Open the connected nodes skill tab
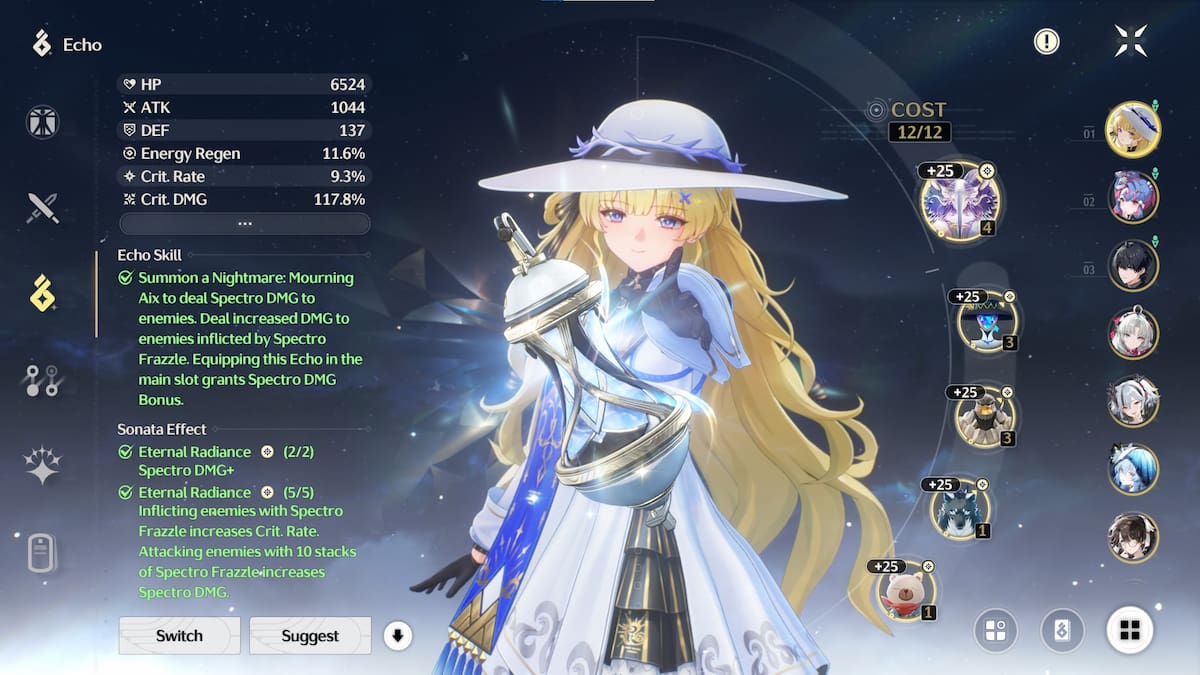 tap(43, 380)
